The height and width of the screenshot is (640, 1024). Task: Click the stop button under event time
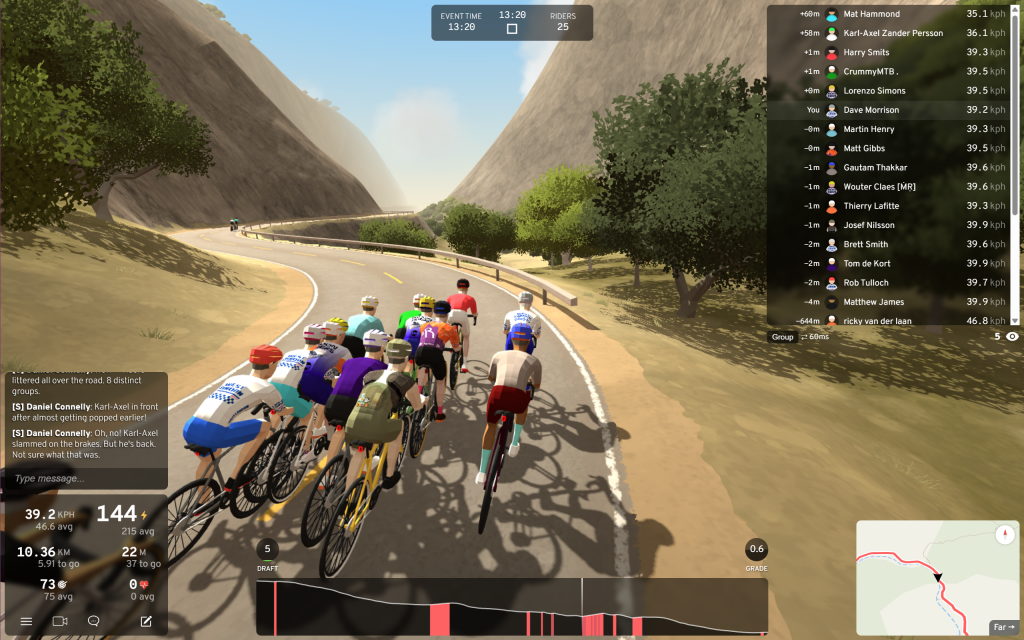[512, 29]
